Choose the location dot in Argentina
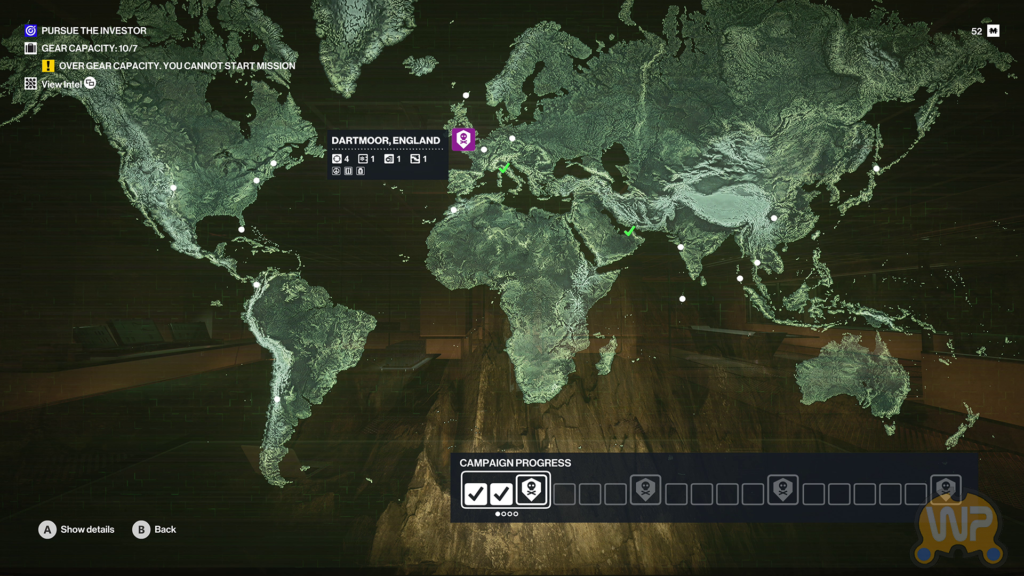Viewport: 1024px width, 576px height. (x=277, y=400)
